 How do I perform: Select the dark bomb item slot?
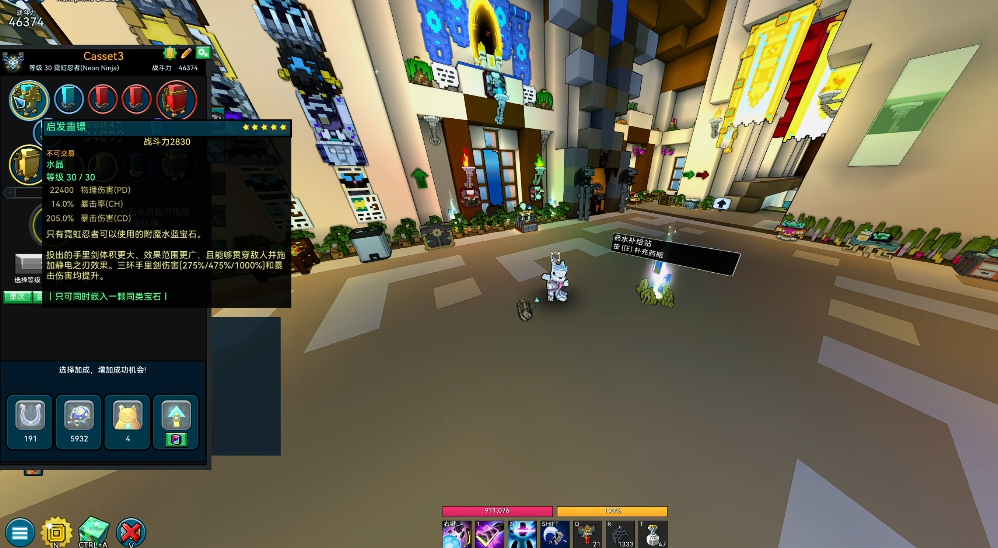tap(621, 534)
